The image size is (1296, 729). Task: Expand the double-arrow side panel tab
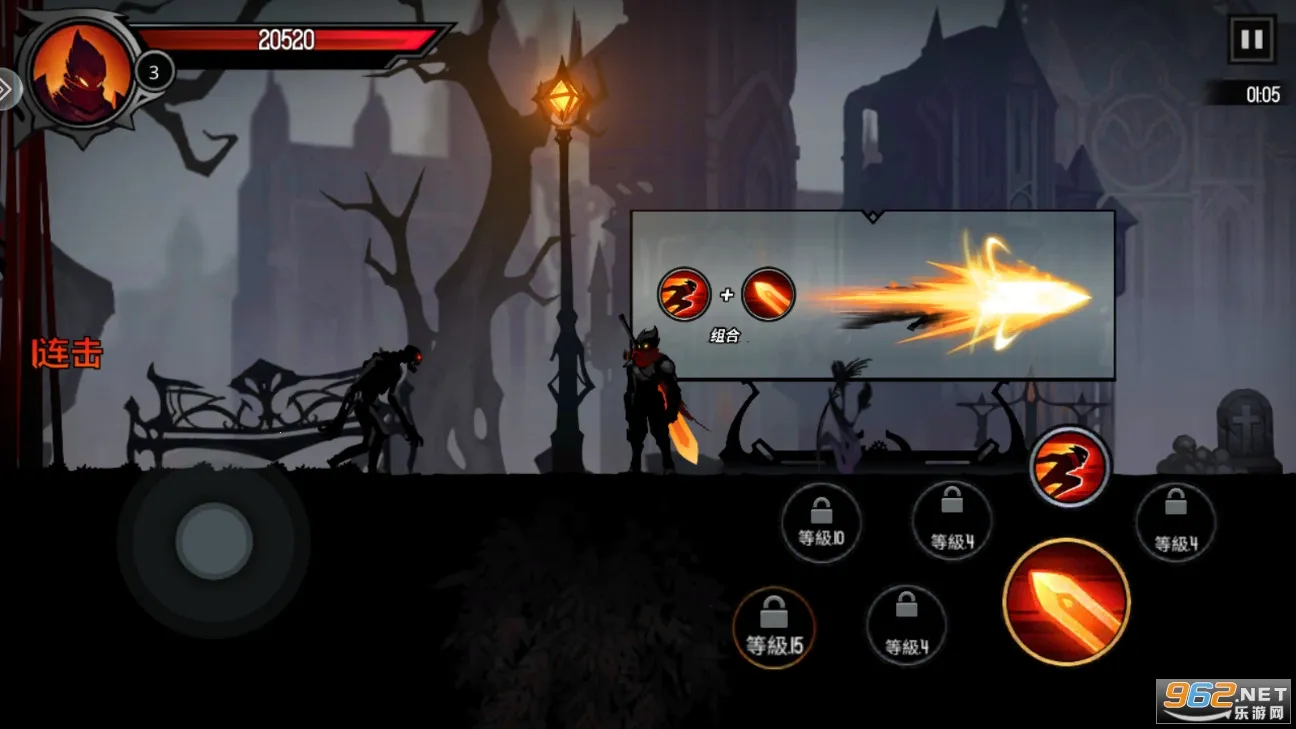8,89
